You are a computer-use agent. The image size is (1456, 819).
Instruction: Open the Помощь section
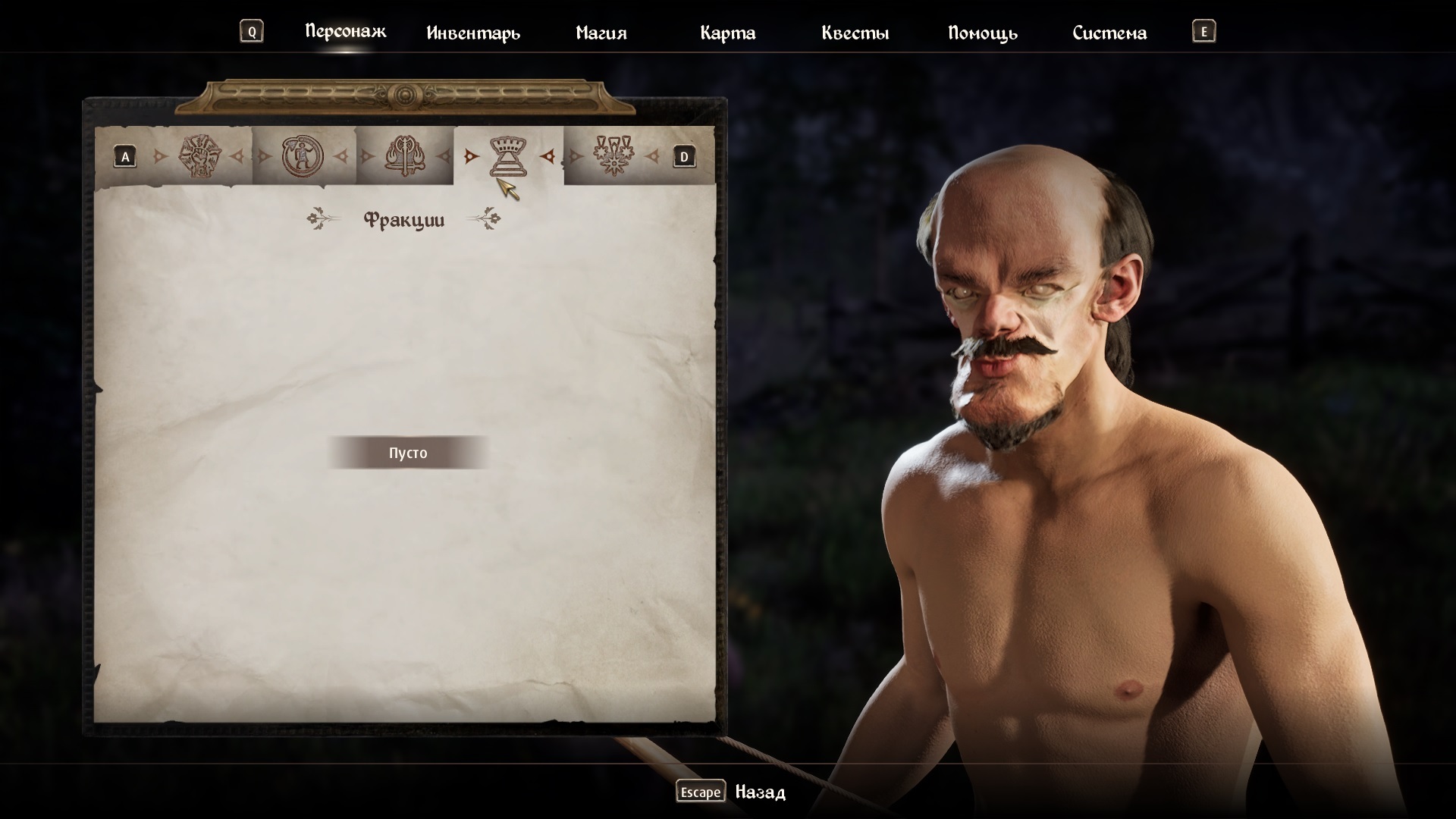(982, 33)
